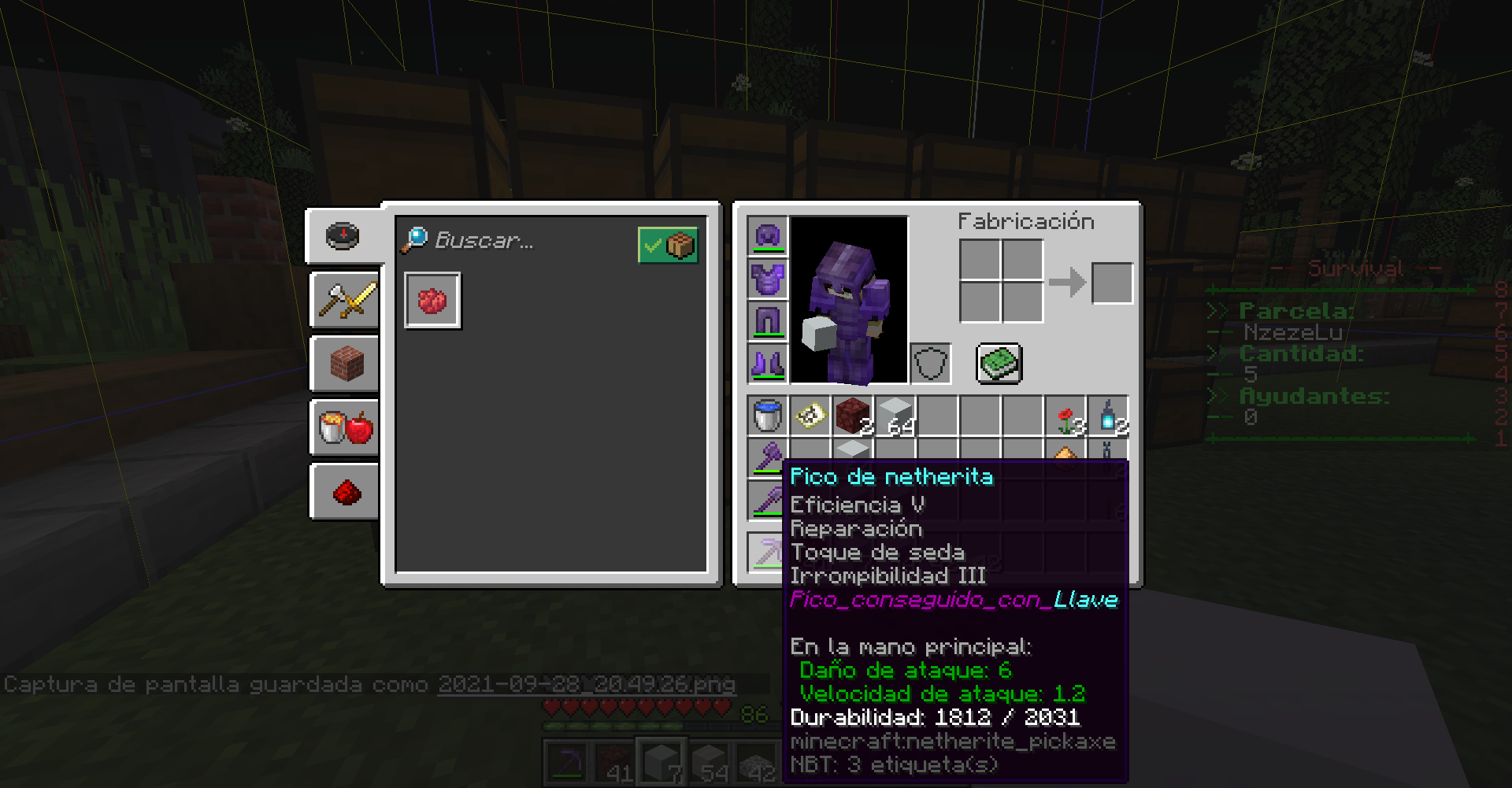Open the redstone recipe tab
This screenshot has height=788, width=1512.
346,493
